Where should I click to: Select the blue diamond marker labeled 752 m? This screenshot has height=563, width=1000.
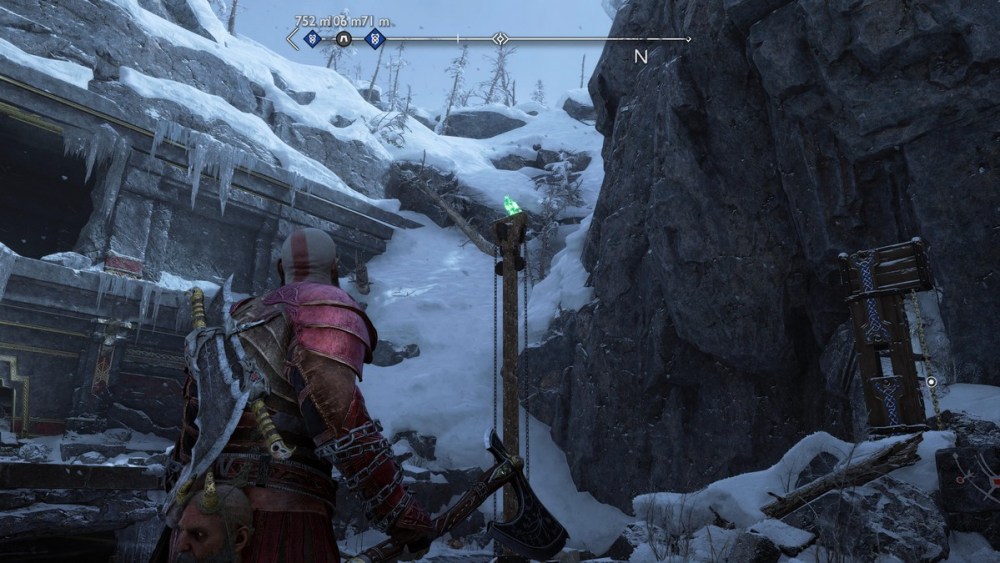[312, 39]
